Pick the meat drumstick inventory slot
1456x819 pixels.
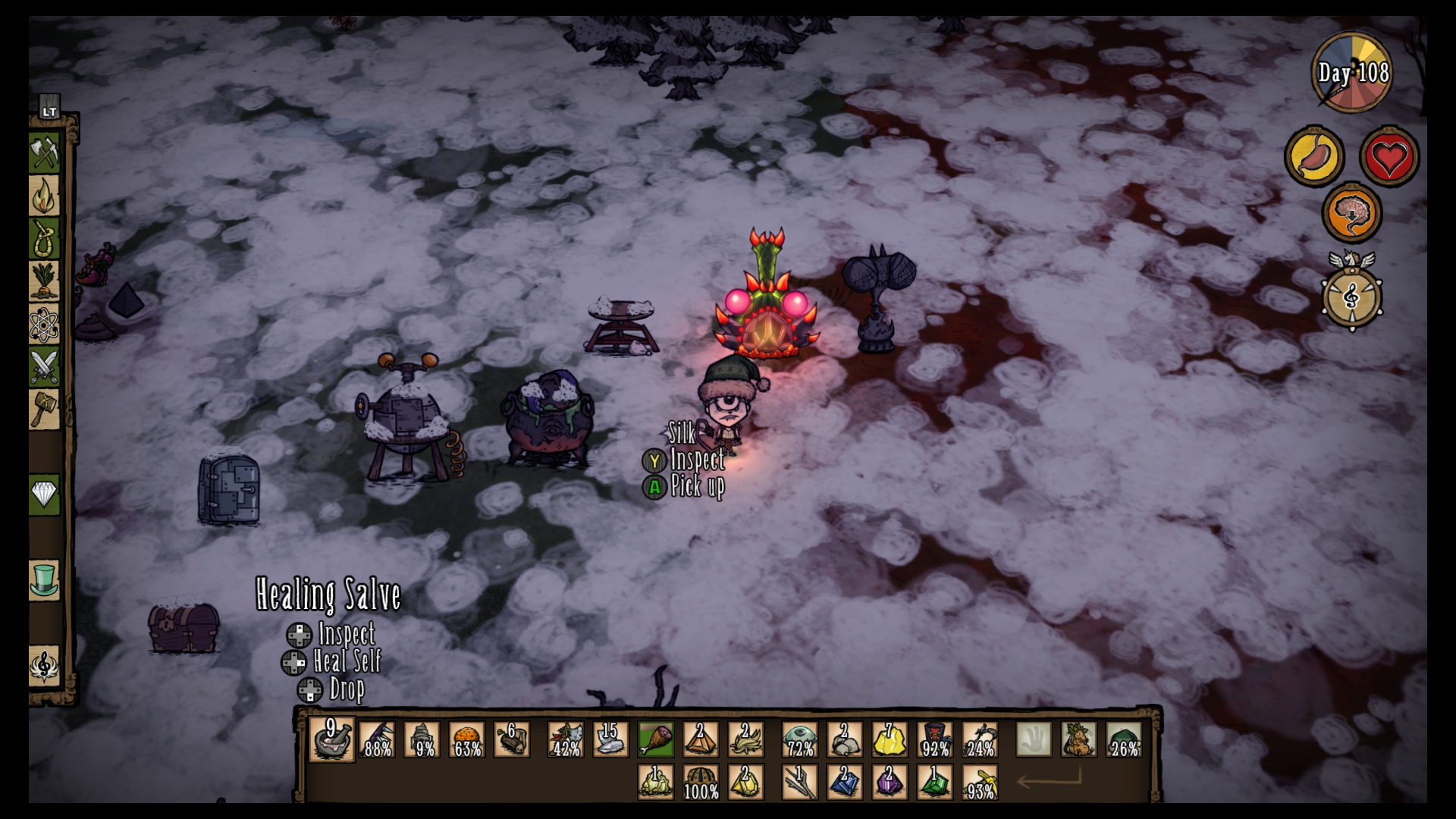[656, 739]
